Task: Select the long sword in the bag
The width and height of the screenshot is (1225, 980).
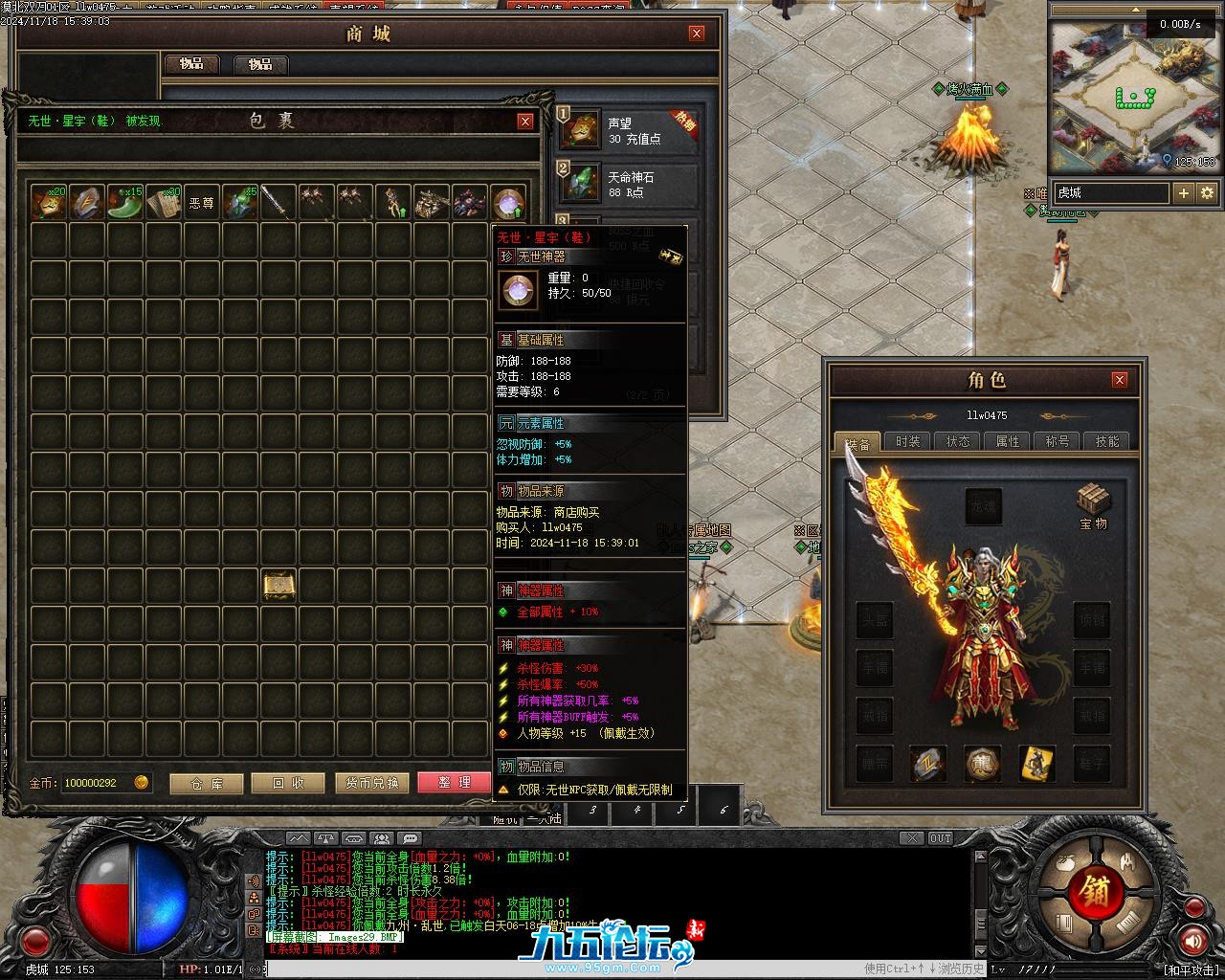Action: coord(278,203)
